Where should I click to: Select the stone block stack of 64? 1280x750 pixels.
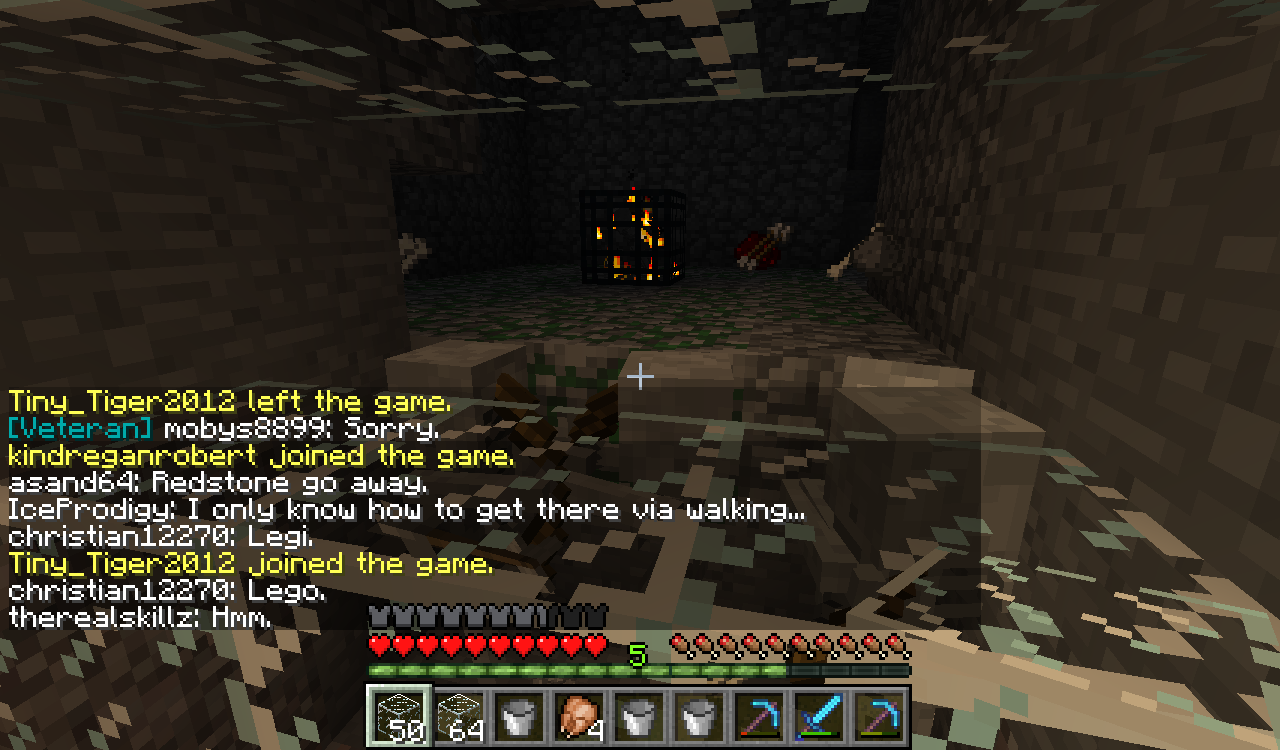458,715
